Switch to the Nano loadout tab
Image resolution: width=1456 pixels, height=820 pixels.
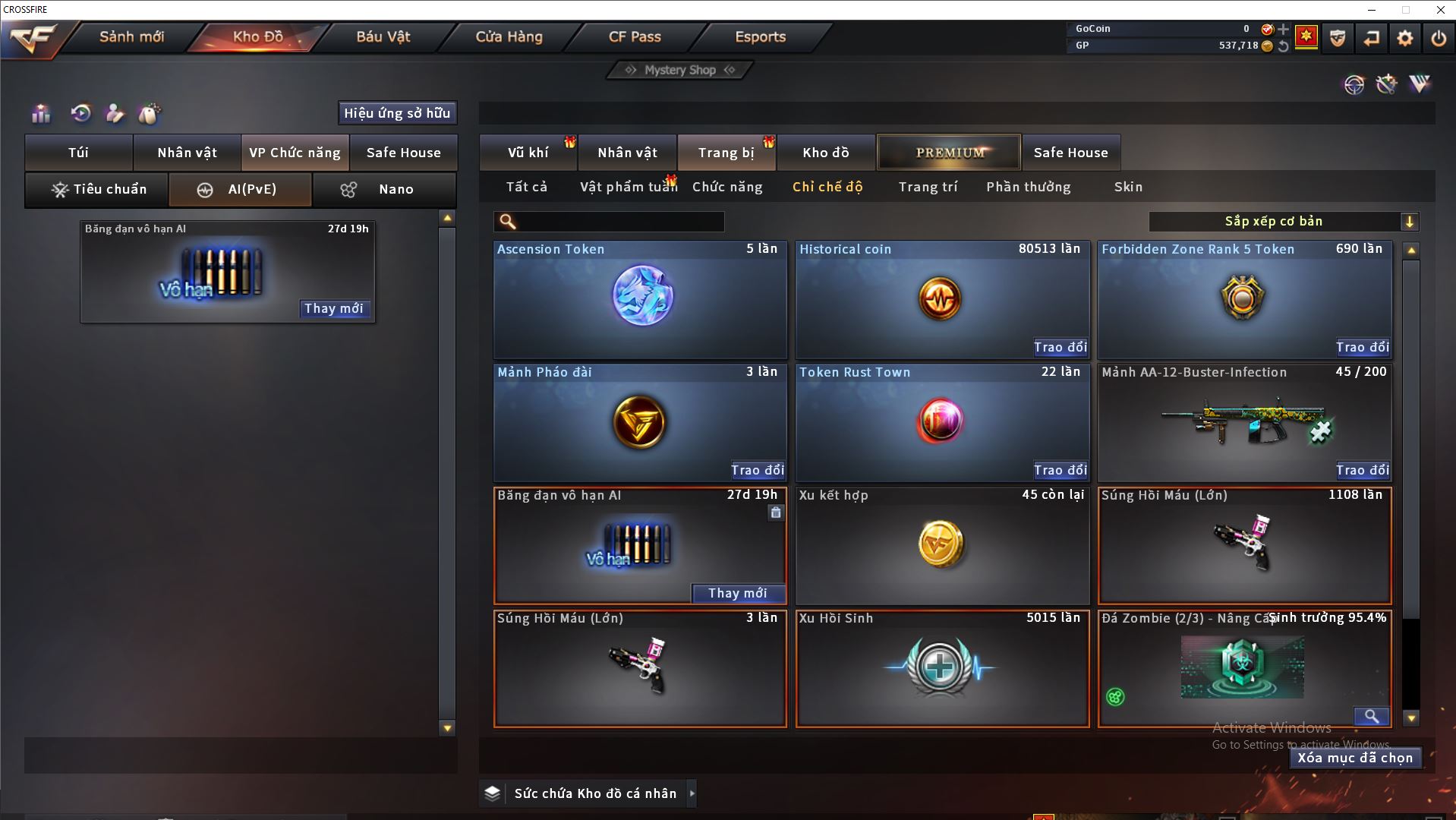(x=384, y=190)
